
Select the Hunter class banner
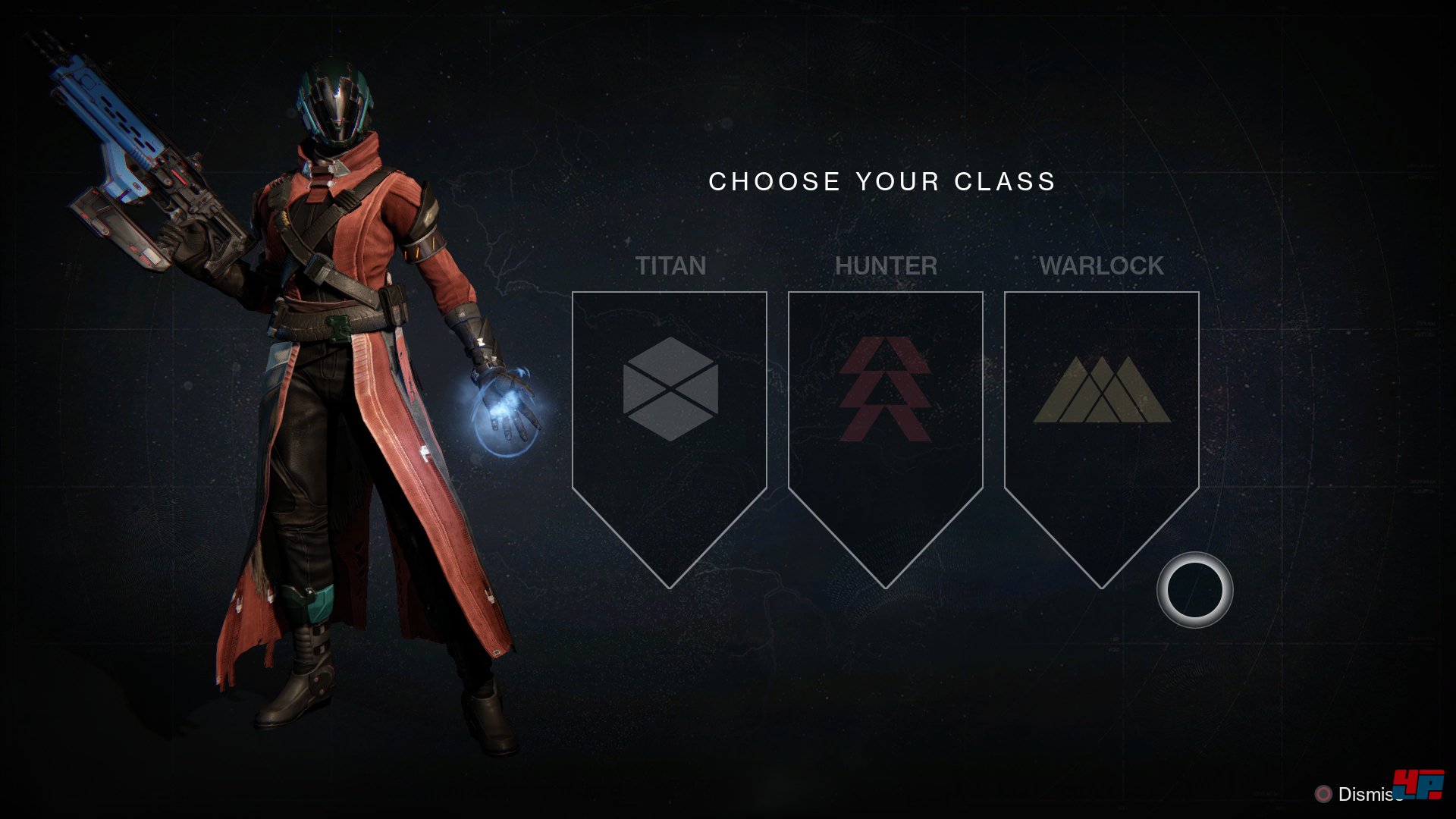coord(885,409)
